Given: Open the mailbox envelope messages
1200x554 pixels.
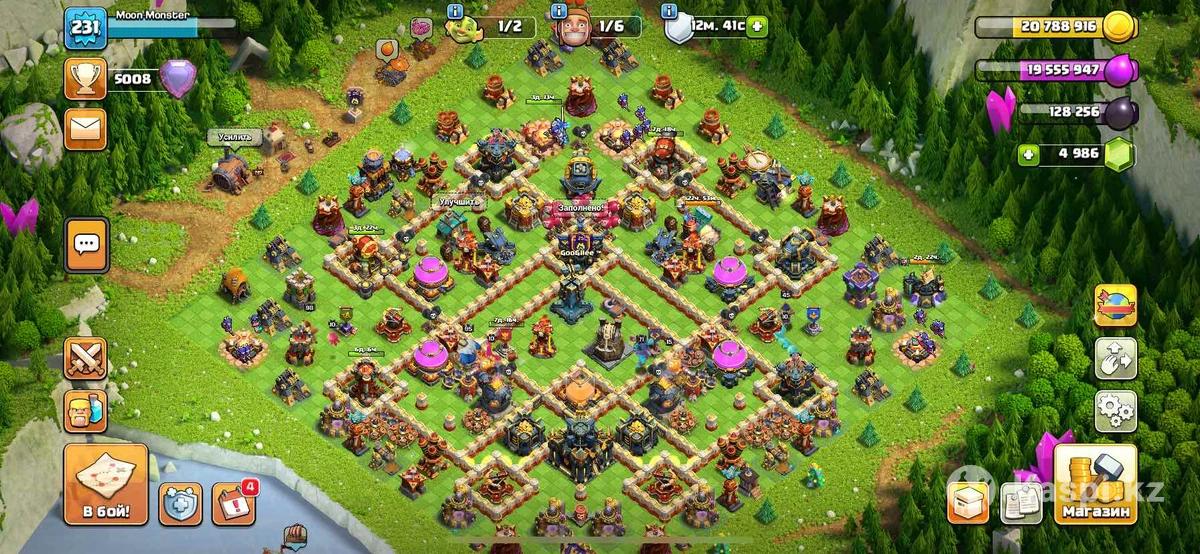Looking at the screenshot, I should 85,129.
